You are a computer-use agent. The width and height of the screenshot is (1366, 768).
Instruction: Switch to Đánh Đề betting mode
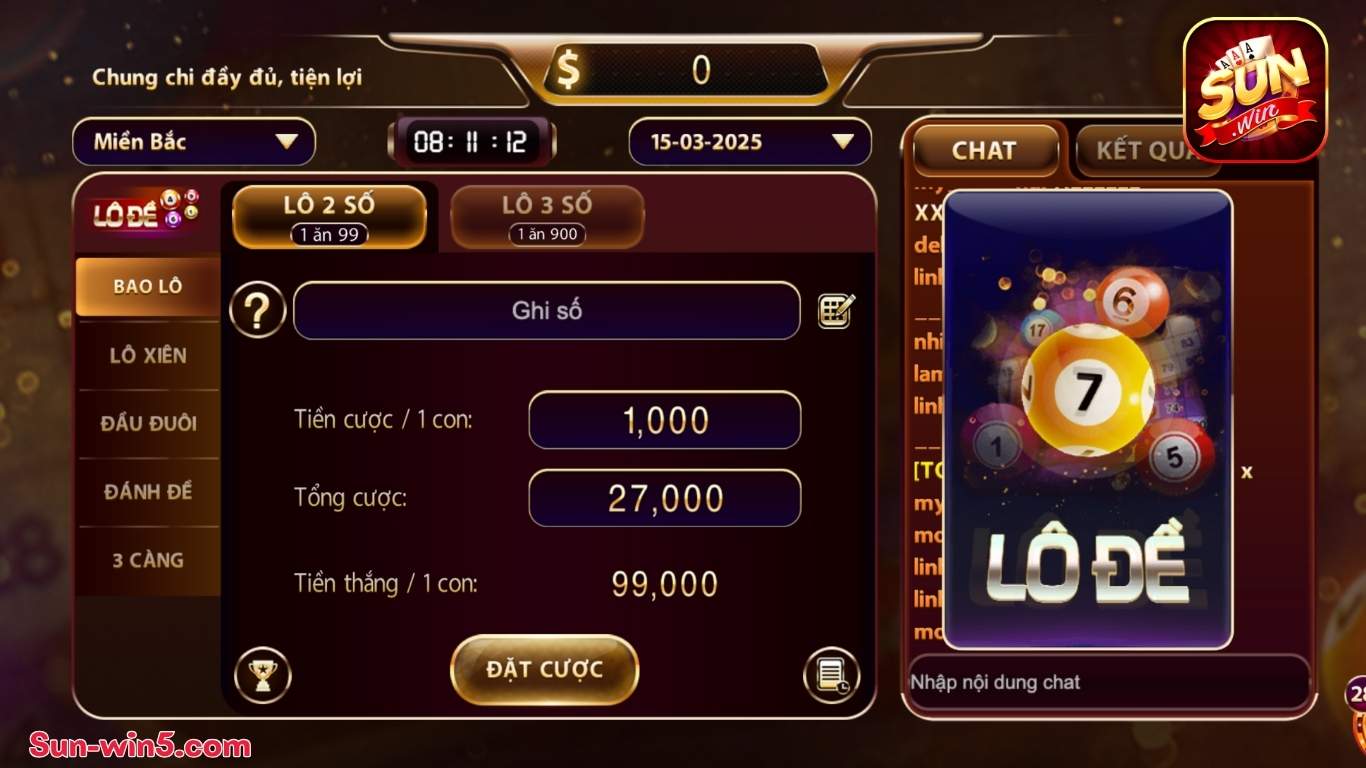click(x=147, y=492)
